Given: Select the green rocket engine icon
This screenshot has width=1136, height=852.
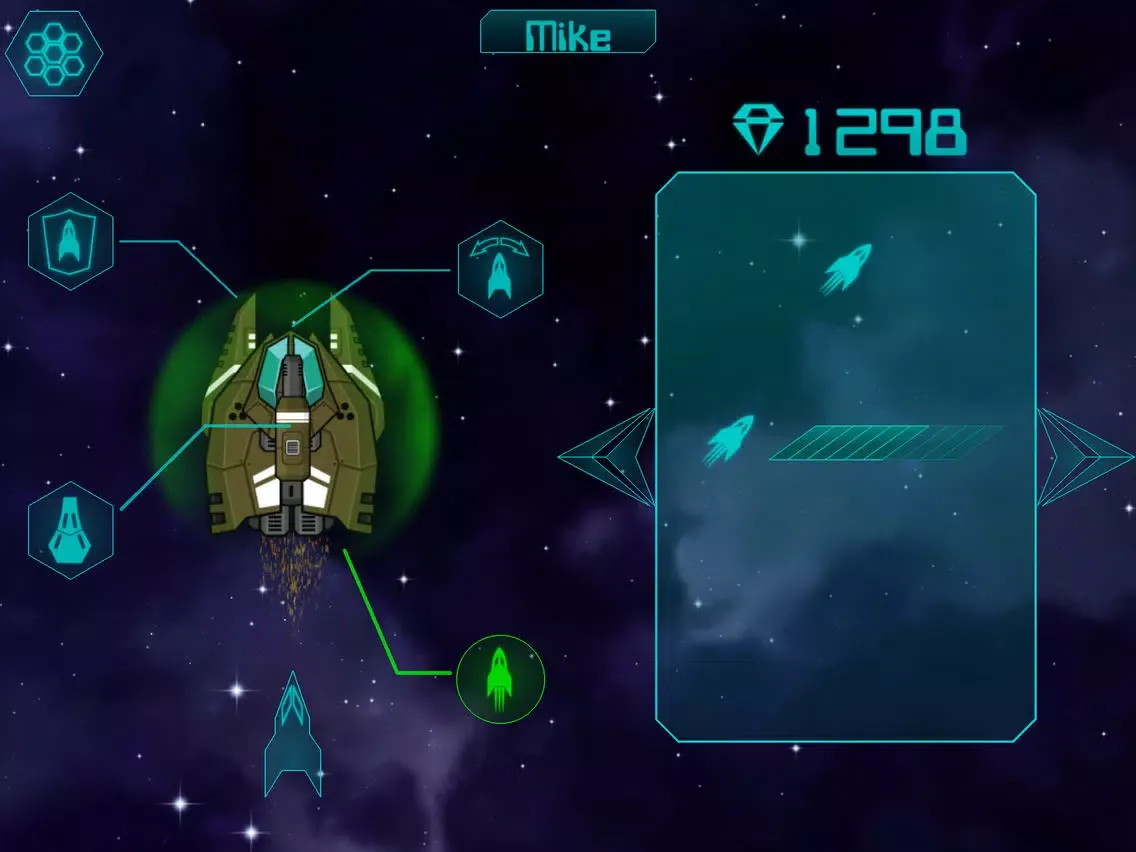Looking at the screenshot, I should 500,679.
